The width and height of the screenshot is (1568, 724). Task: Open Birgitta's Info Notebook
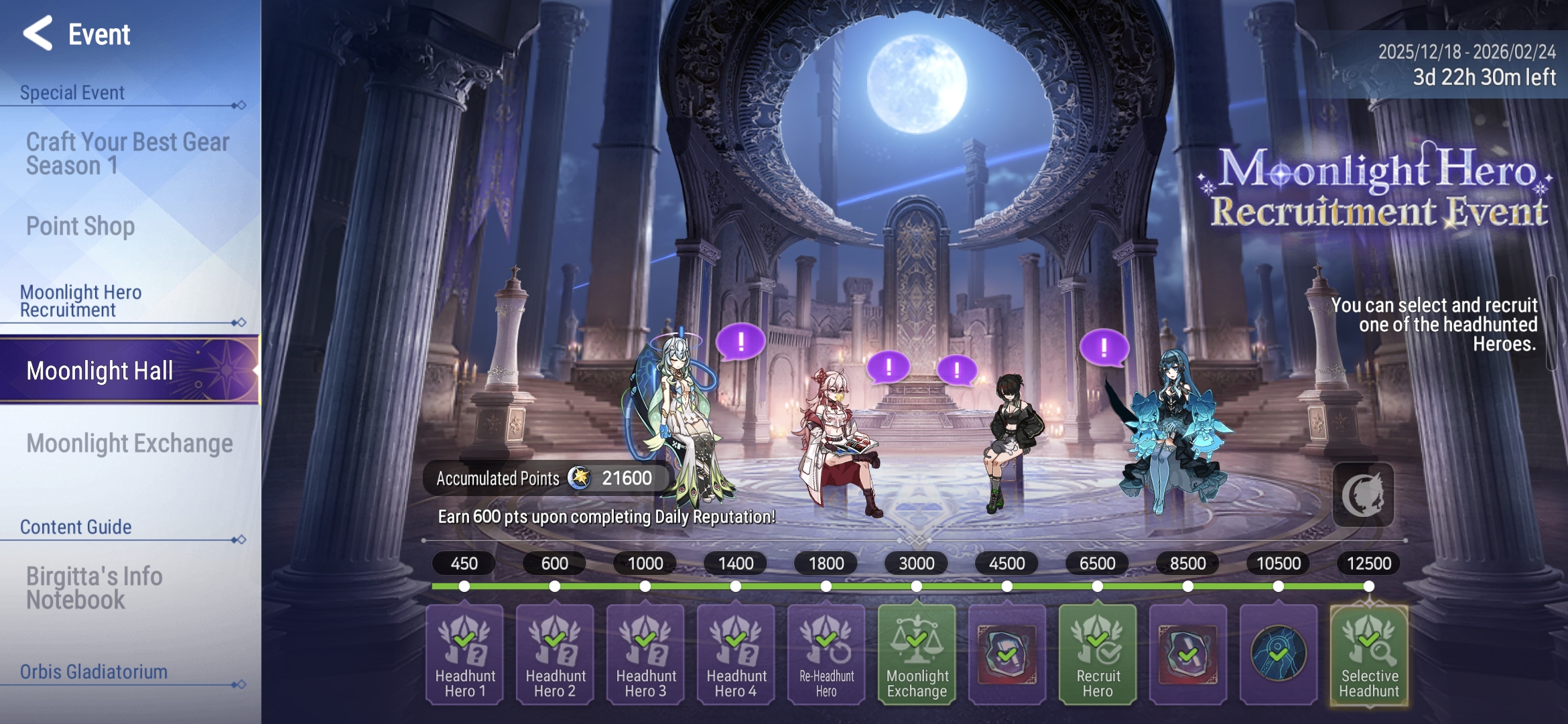[x=94, y=588]
